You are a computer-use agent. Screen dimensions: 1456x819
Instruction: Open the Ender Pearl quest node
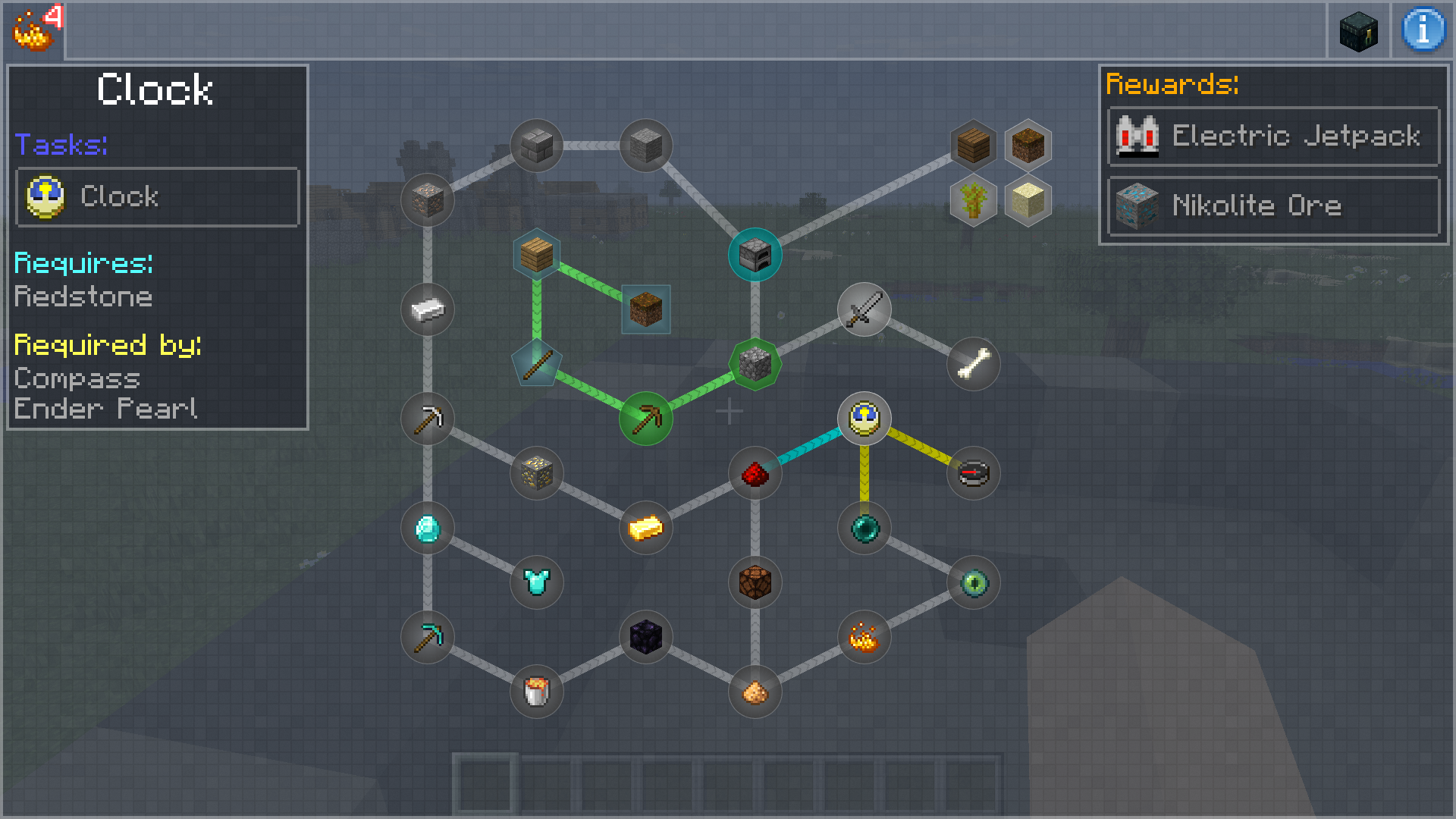click(864, 529)
